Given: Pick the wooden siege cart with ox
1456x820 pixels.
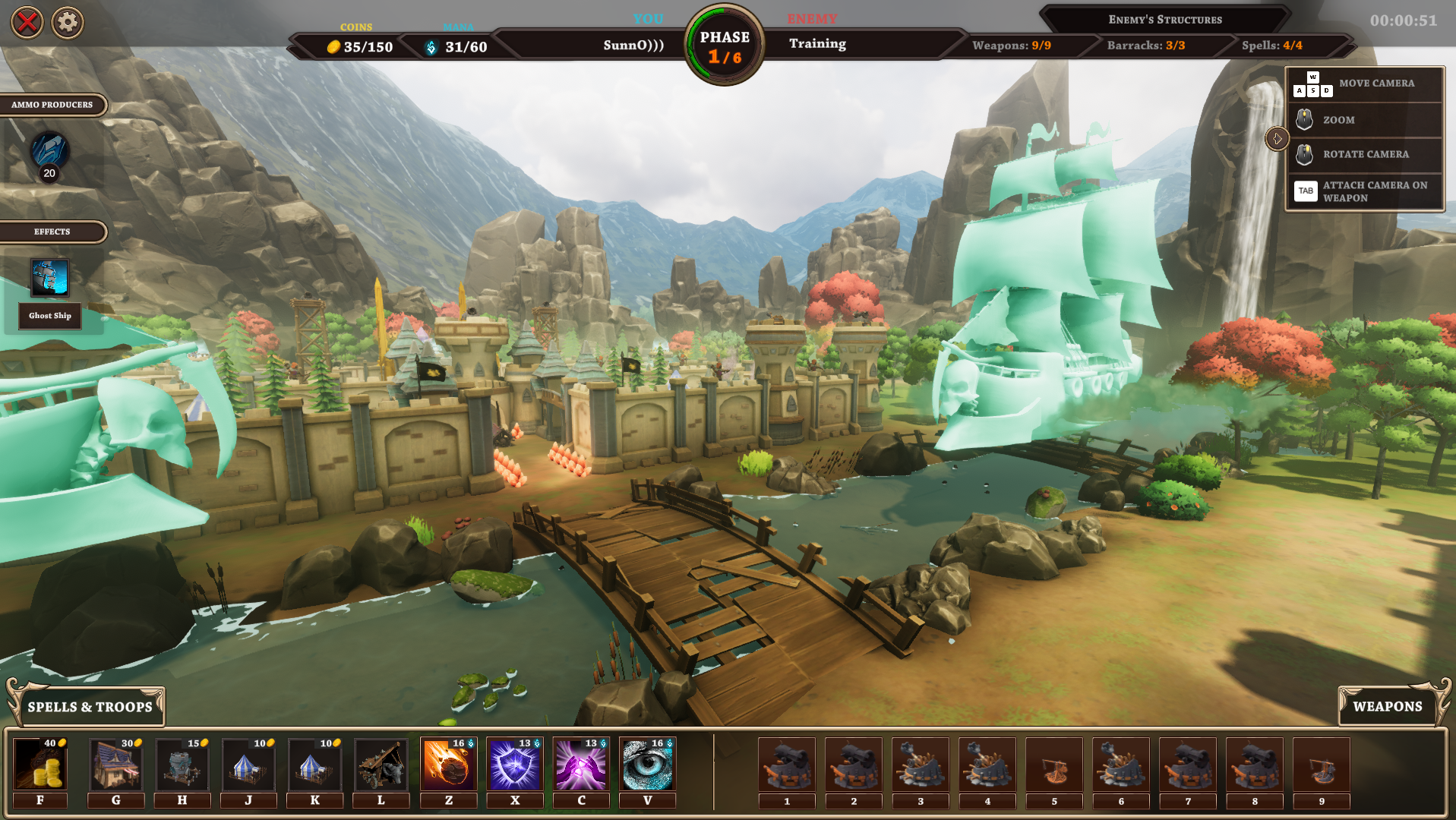Looking at the screenshot, I should (x=381, y=765).
